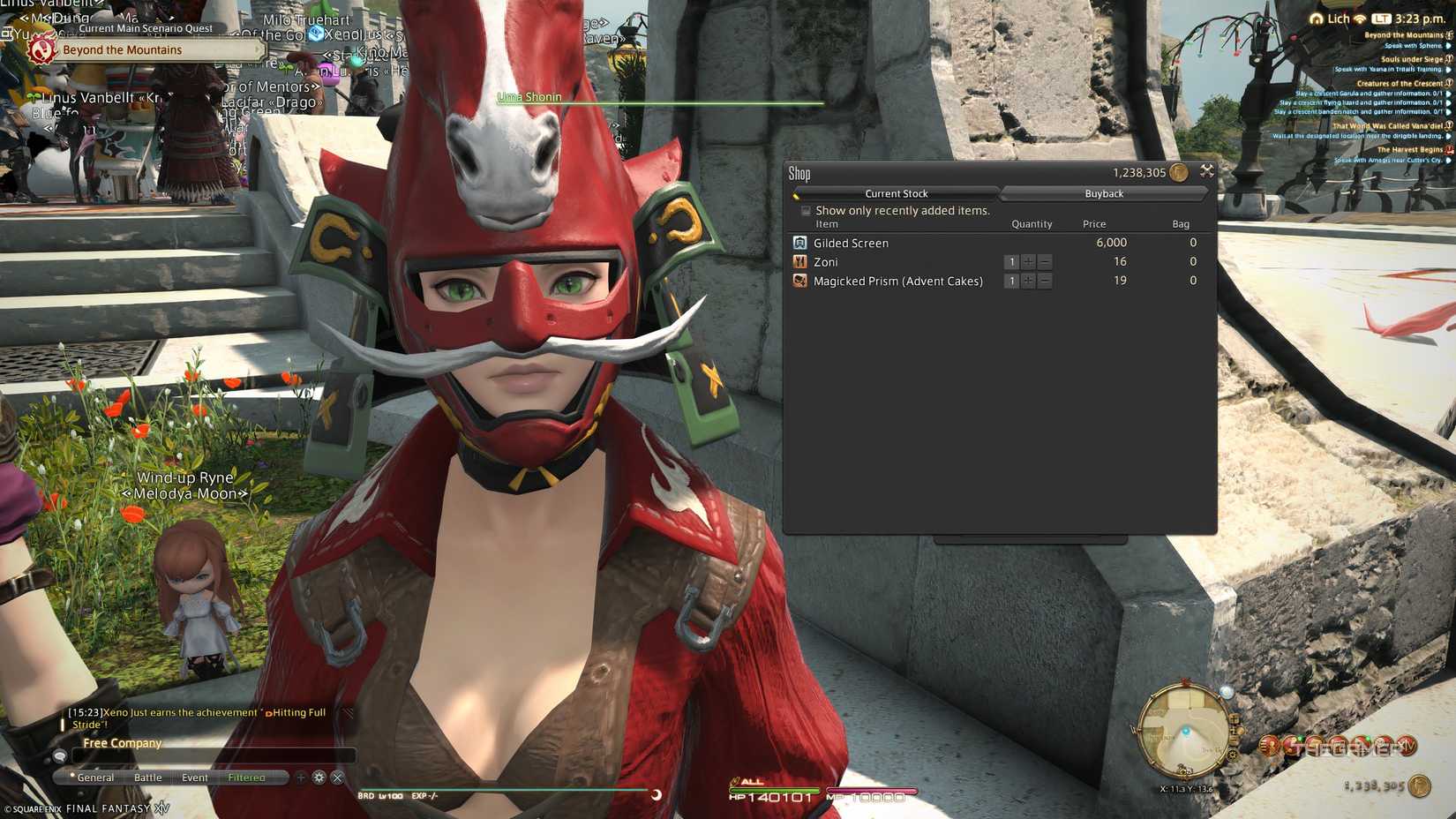The height and width of the screenshot is (819, 1456).
Task: Select the Magicked Prism (Advent Cakes) icon
Action: tap(800, 280)
